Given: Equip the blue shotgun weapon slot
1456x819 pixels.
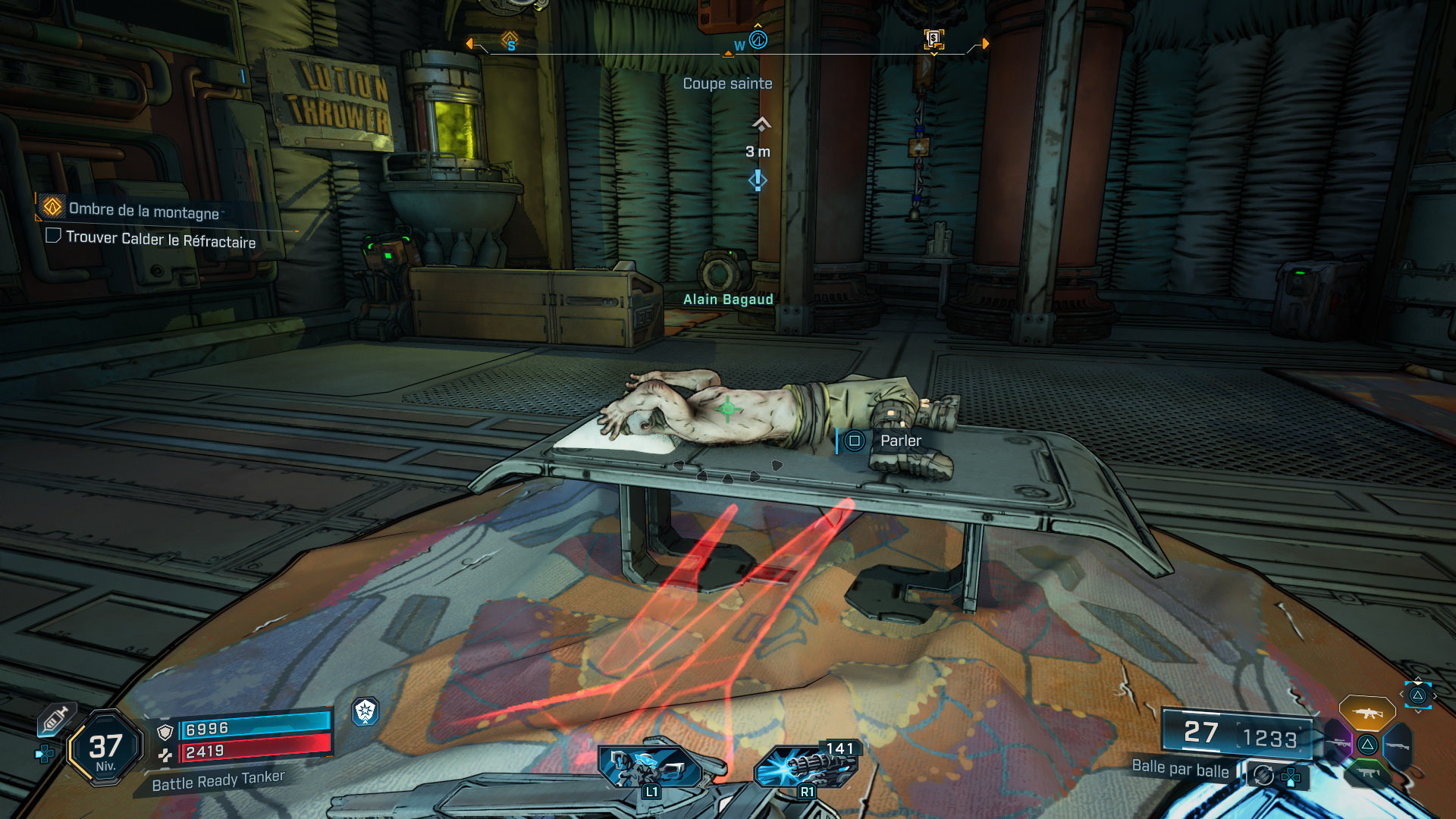Looking at the screenshot, I should [x=1397, y=745].
